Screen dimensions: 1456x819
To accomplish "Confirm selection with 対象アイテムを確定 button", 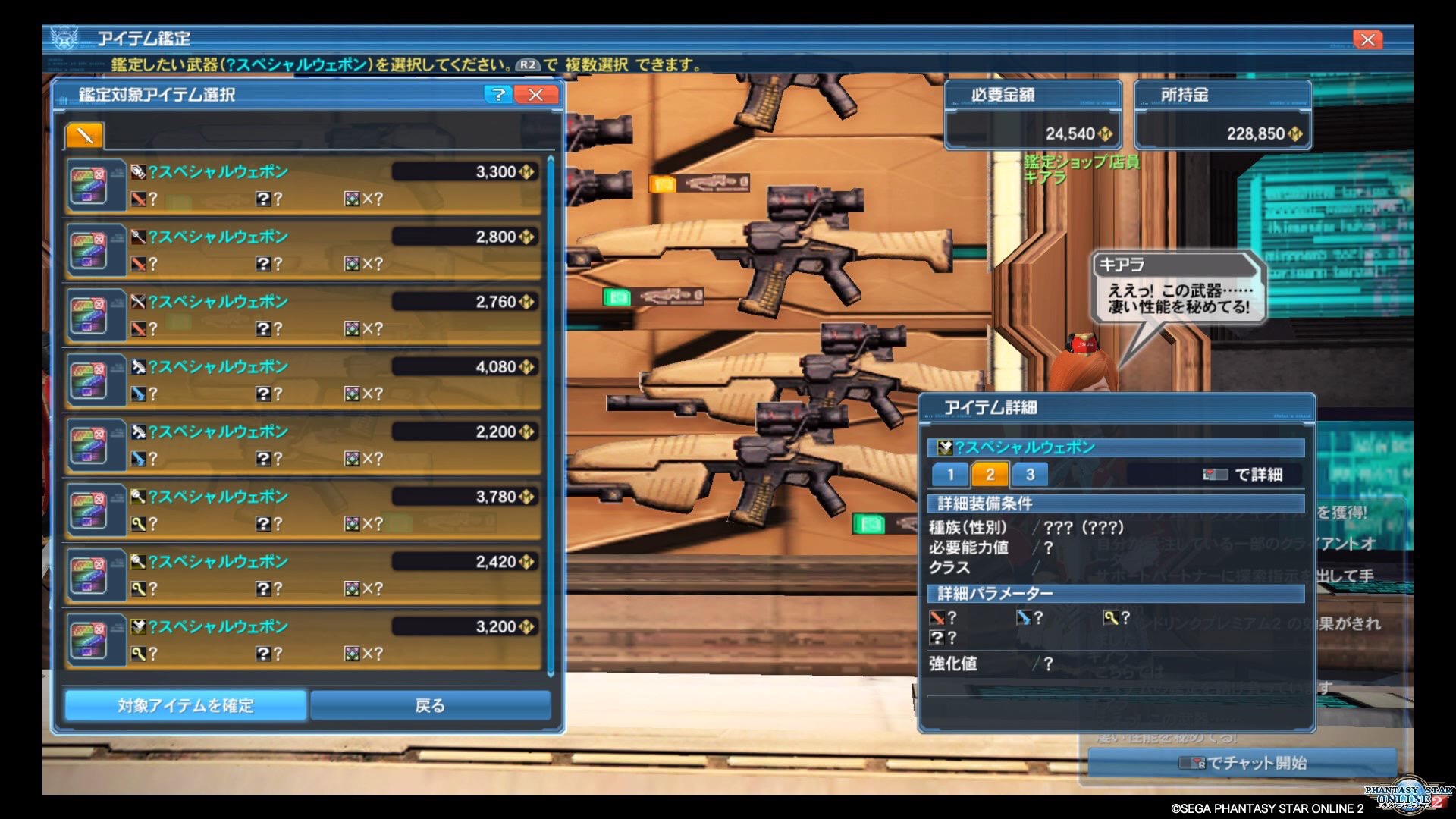I will (186, 705).
